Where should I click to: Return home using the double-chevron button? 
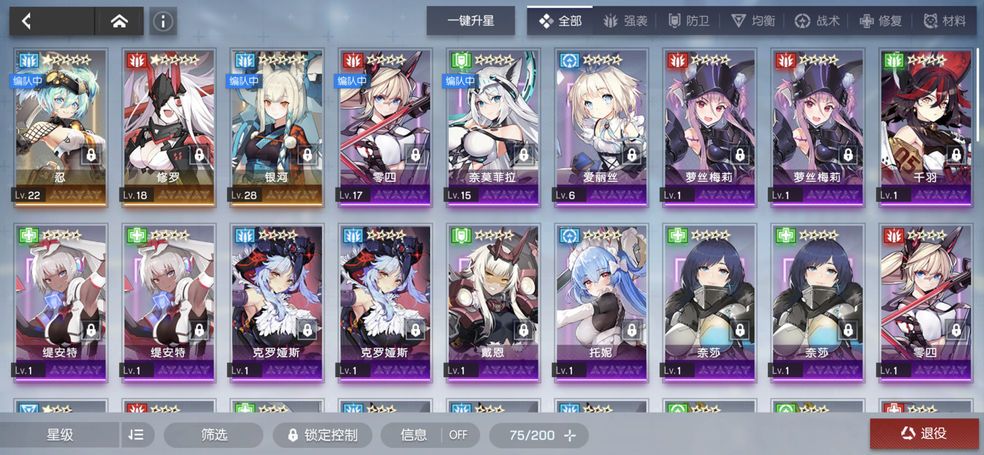(118, 21)
